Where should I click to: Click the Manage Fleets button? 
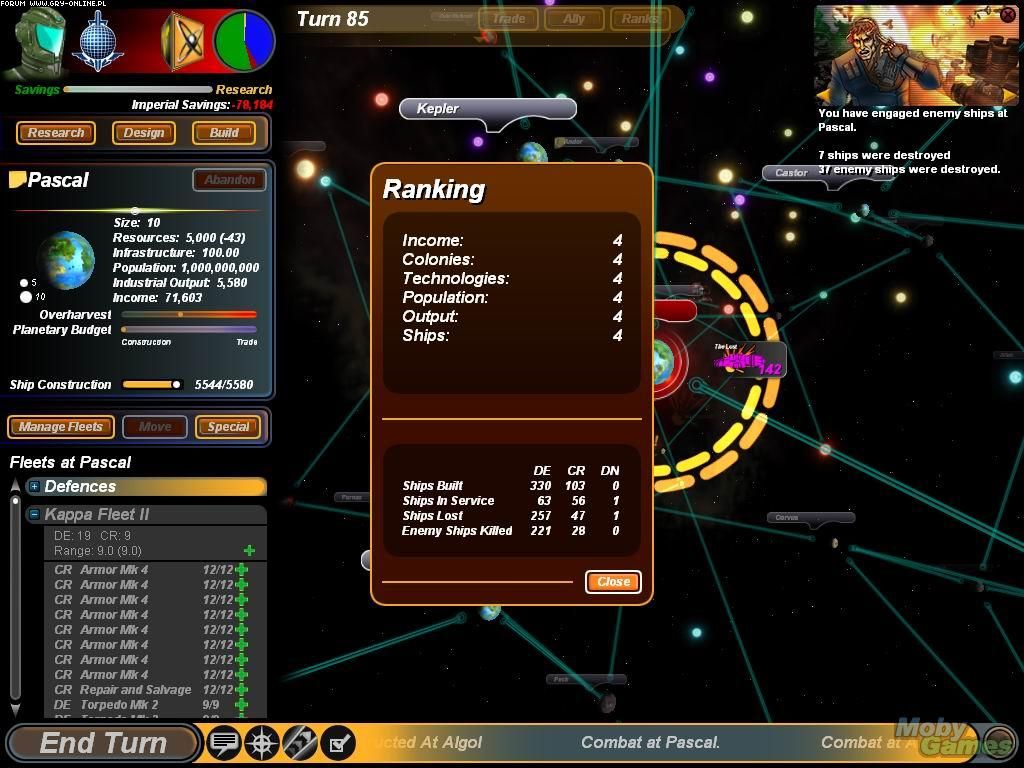click(x=61, y=427)
